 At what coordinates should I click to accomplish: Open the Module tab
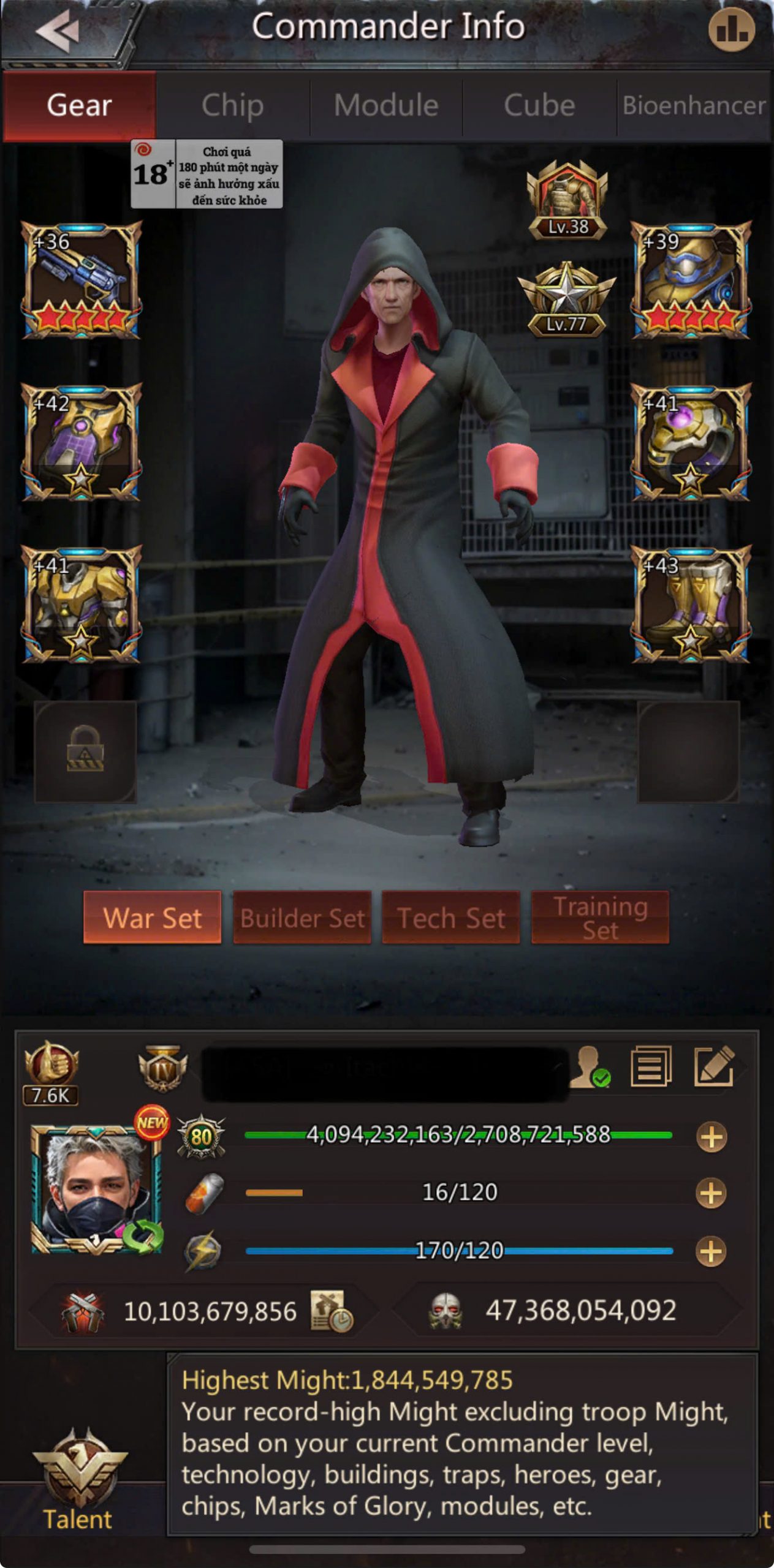(386, 105)
